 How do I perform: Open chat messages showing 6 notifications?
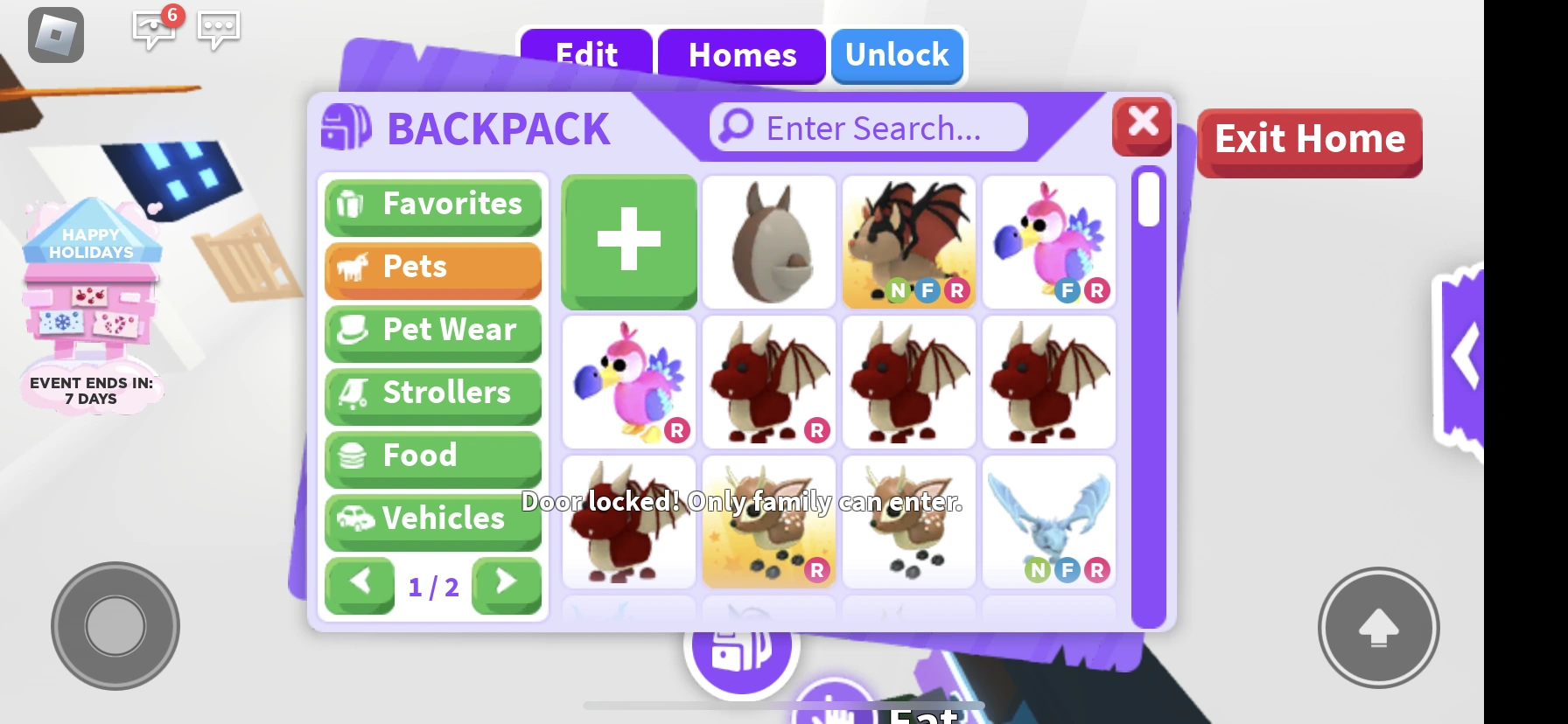pos(154,31)
